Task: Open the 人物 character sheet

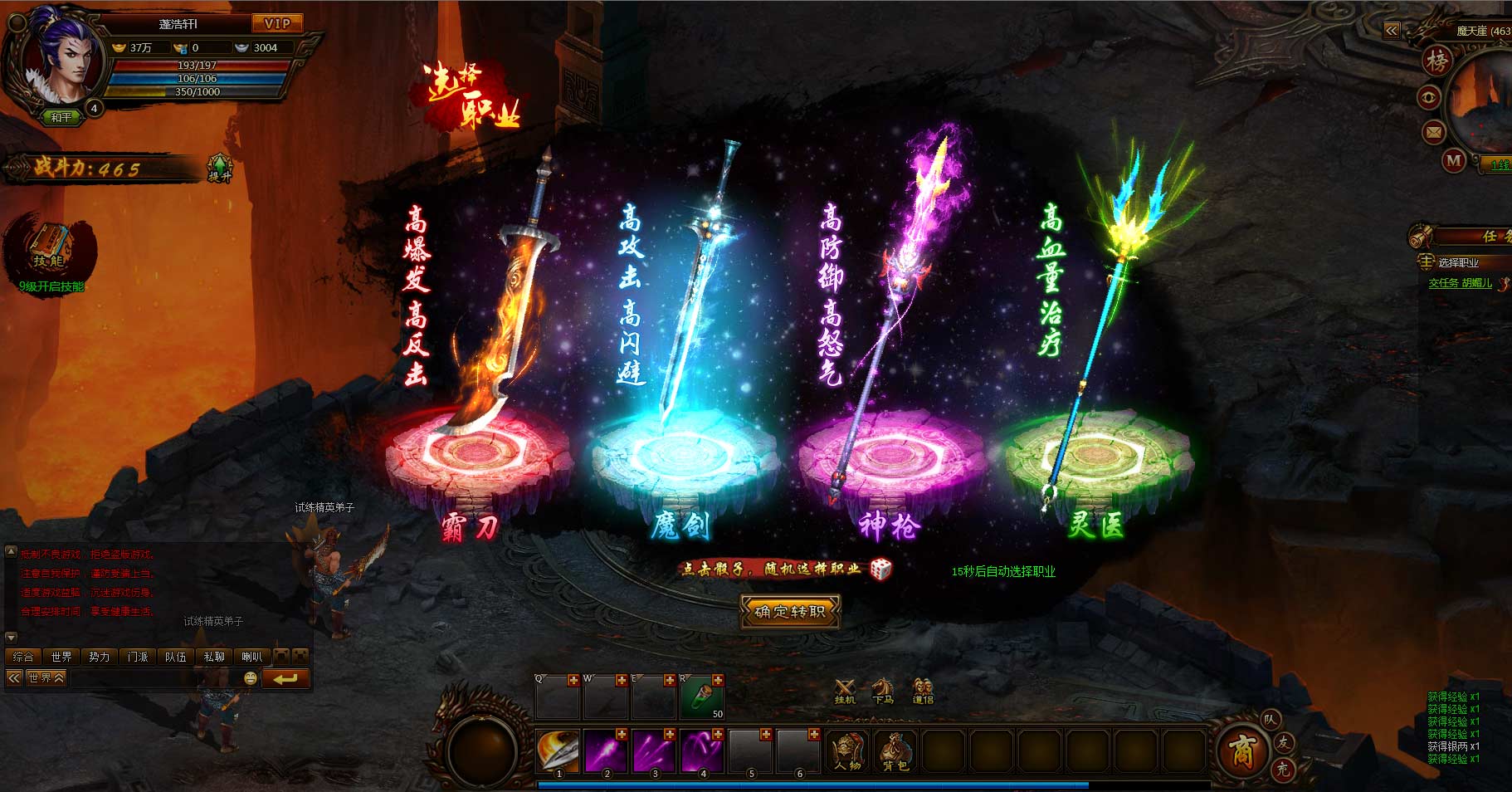Action: point(847,750)
